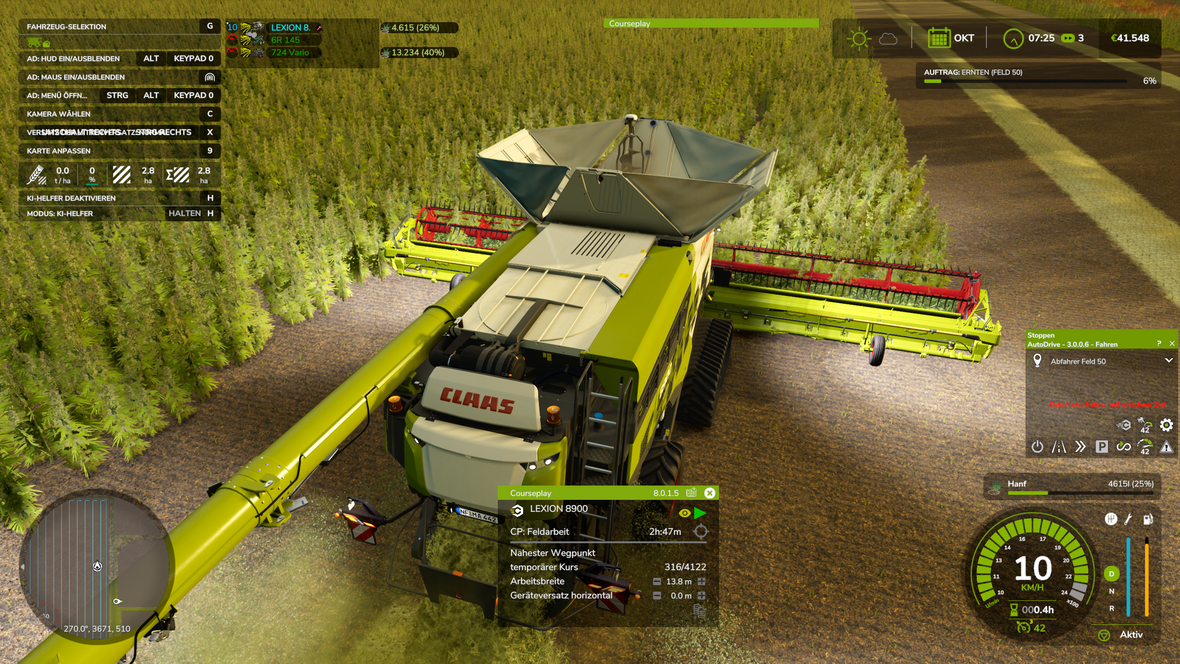Viewport: 1180px width, 664px height.
Task: Expand the Abfahrer Feld 50 destination dropdown
Action: pos(1168,361)
